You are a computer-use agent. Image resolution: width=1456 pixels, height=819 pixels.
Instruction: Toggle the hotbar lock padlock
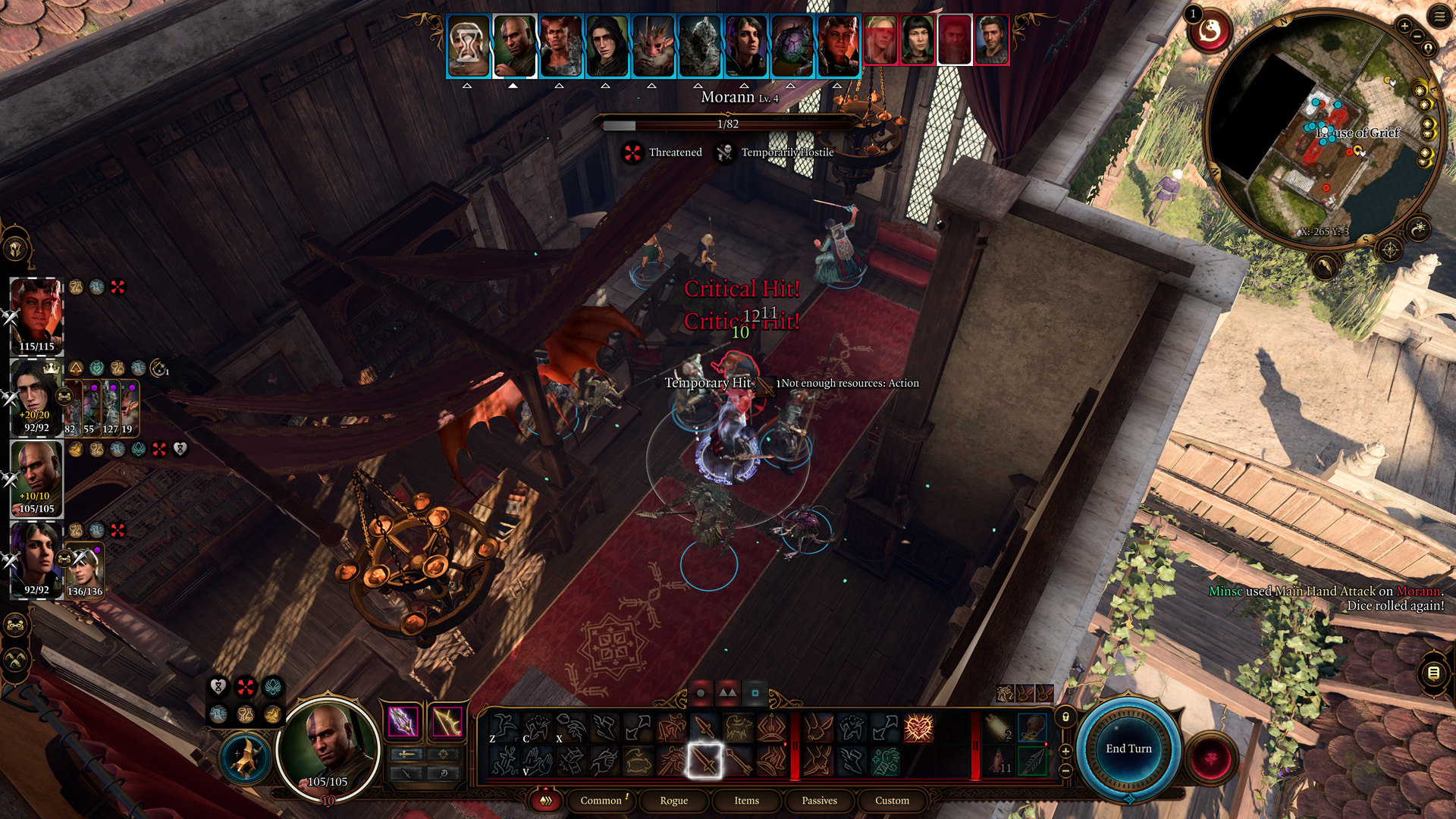click(x=1065, y=717)
